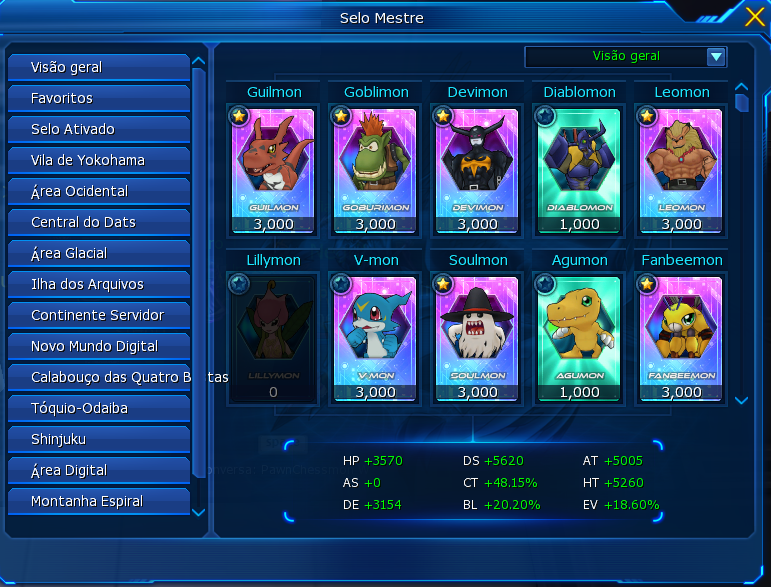This screenshot has width=771, height=587.
Task: Choose Novo Mundo Digital category
Action: pos(98,347)
